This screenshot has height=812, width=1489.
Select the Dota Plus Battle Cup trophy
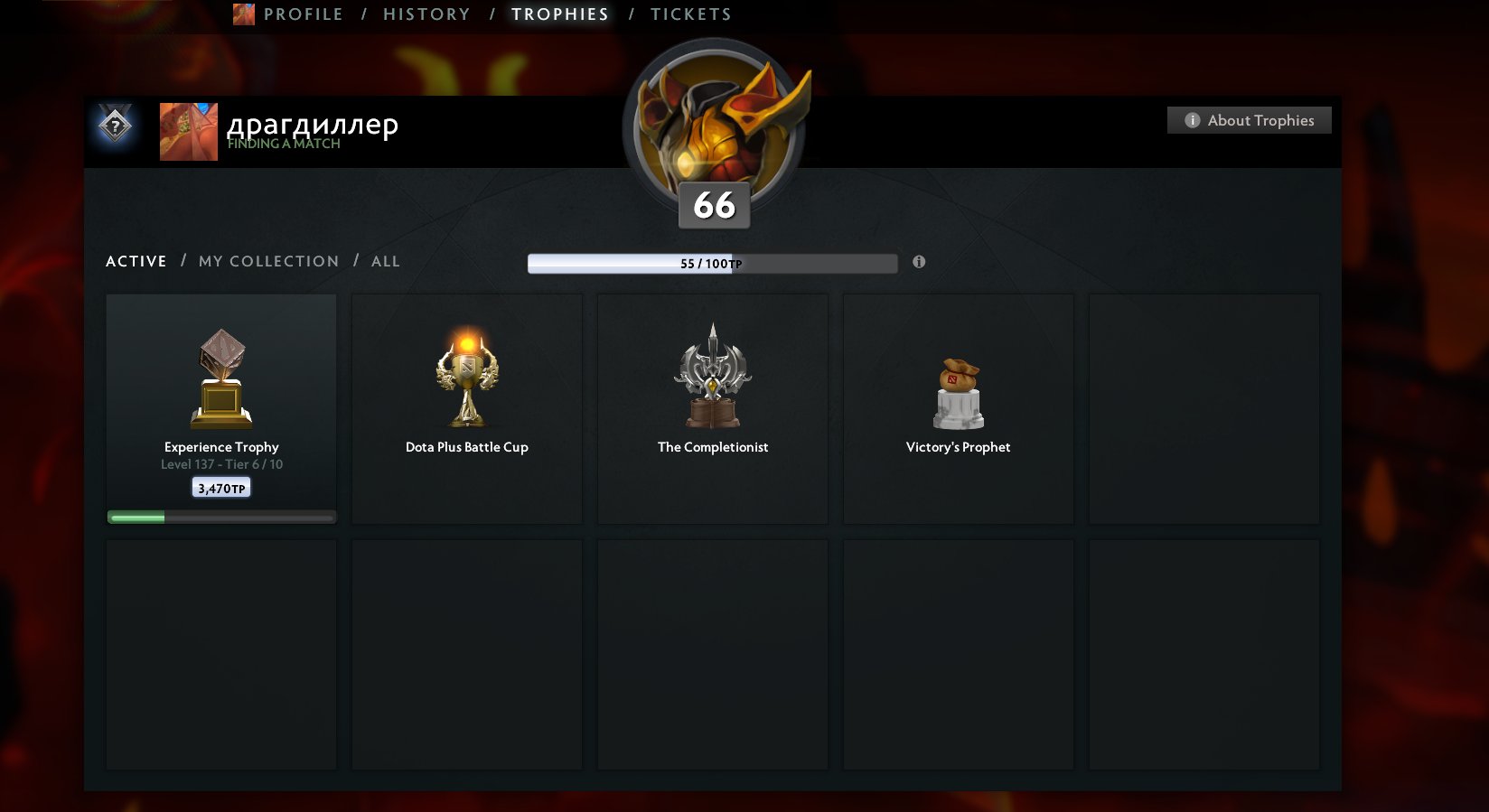coord(466,375)
